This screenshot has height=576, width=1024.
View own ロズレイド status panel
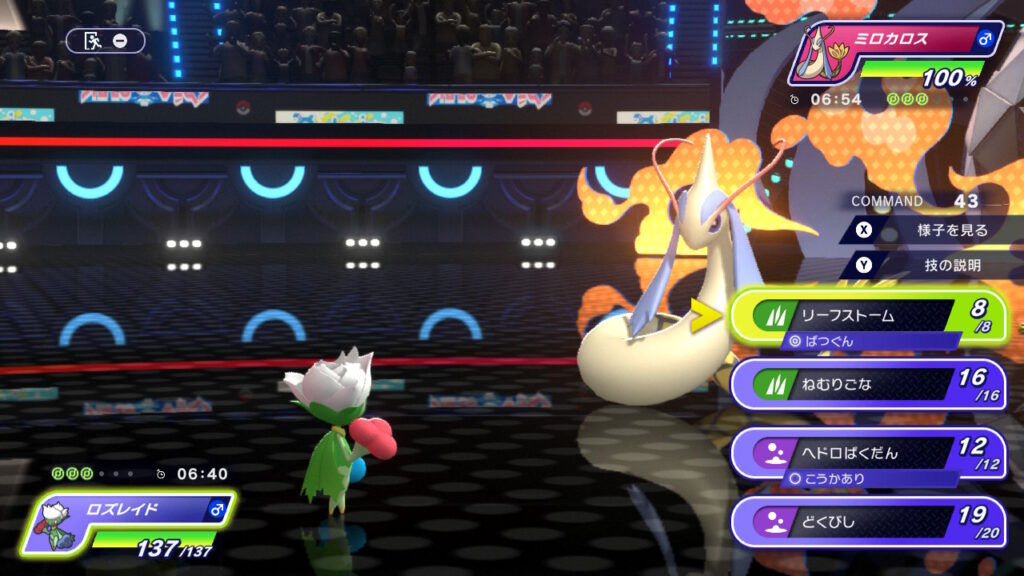[130, 520]
